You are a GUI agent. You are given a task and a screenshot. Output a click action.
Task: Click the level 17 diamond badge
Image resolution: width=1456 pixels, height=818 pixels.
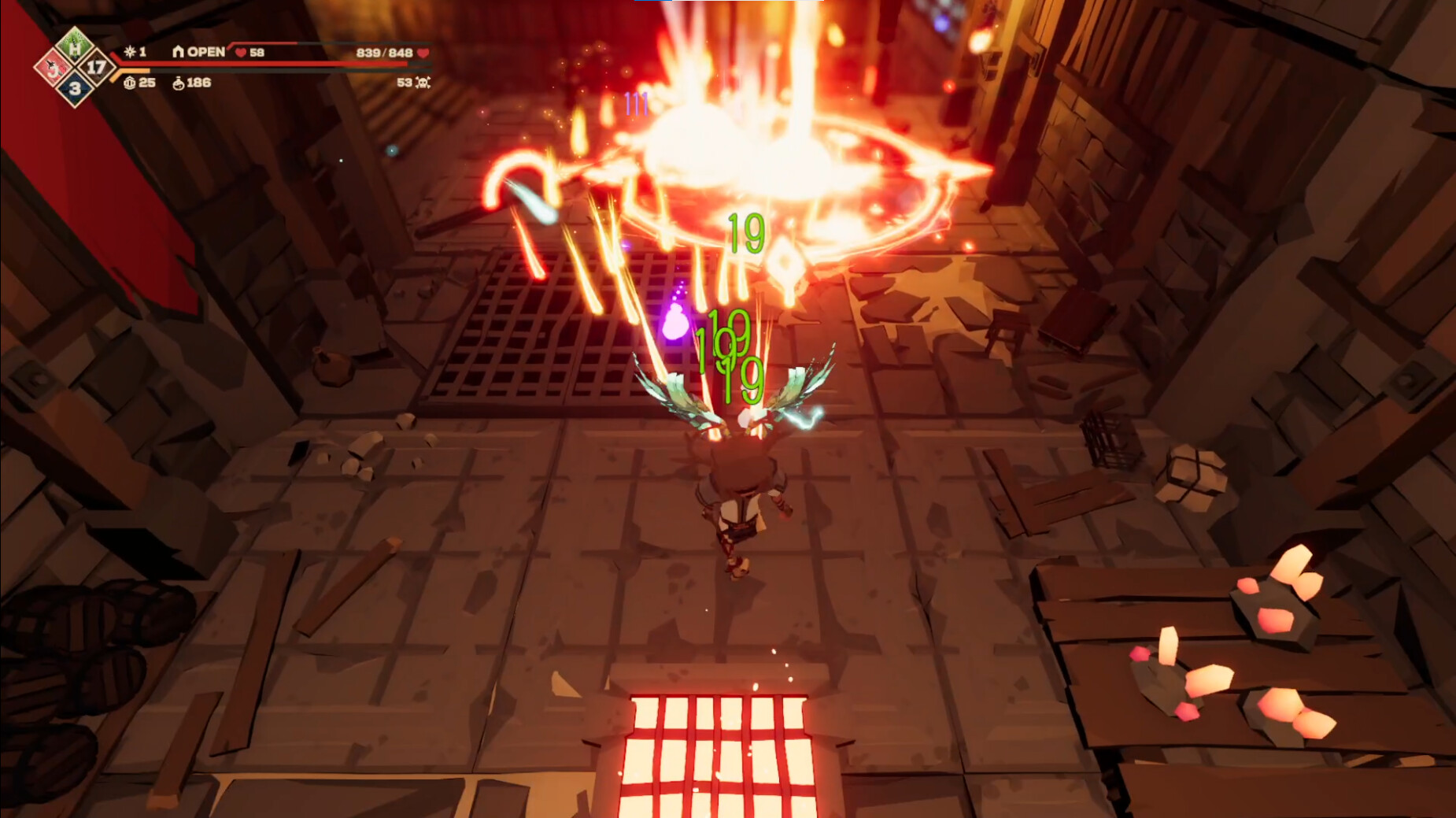click(x=95, y=65)
